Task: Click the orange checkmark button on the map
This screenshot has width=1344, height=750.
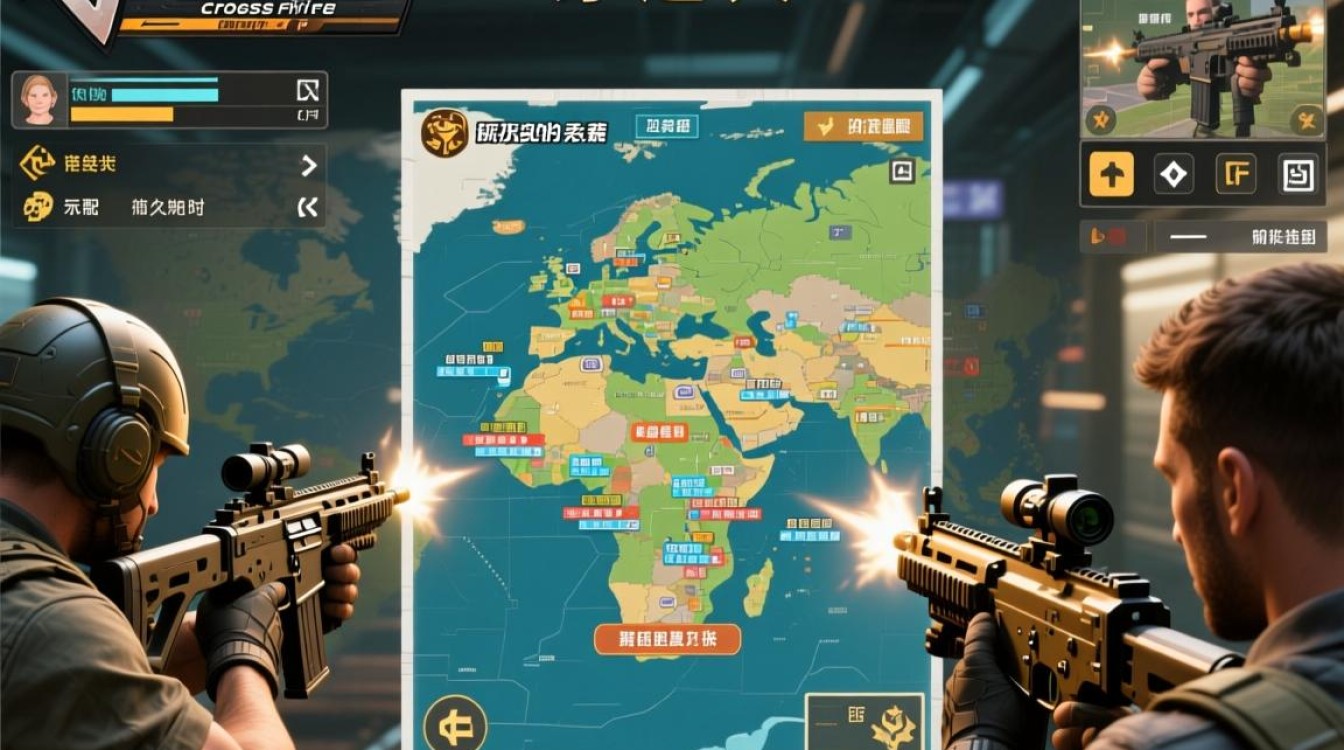Action: [863, 127]
